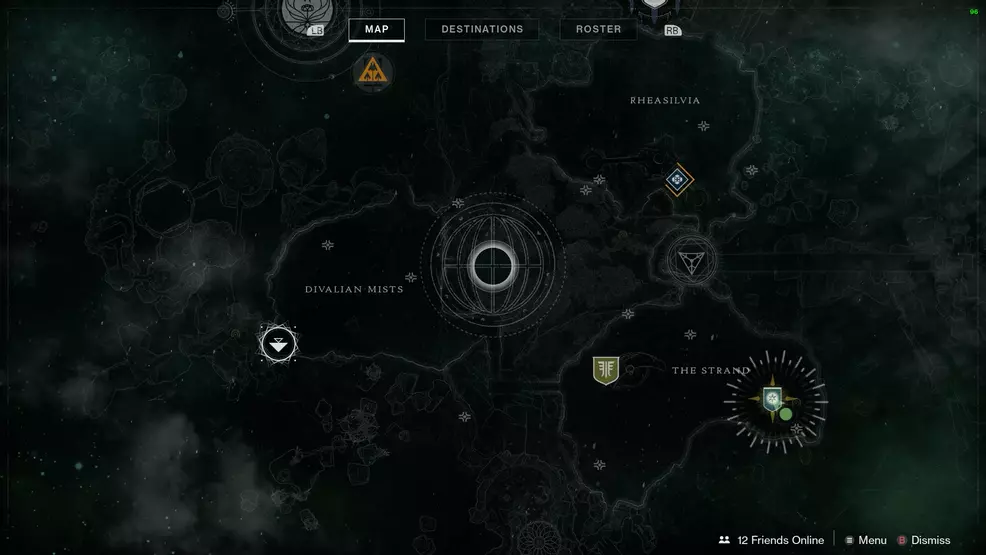Open the green banner vendor marker
The image size is (986, 555).
[605, 370]
